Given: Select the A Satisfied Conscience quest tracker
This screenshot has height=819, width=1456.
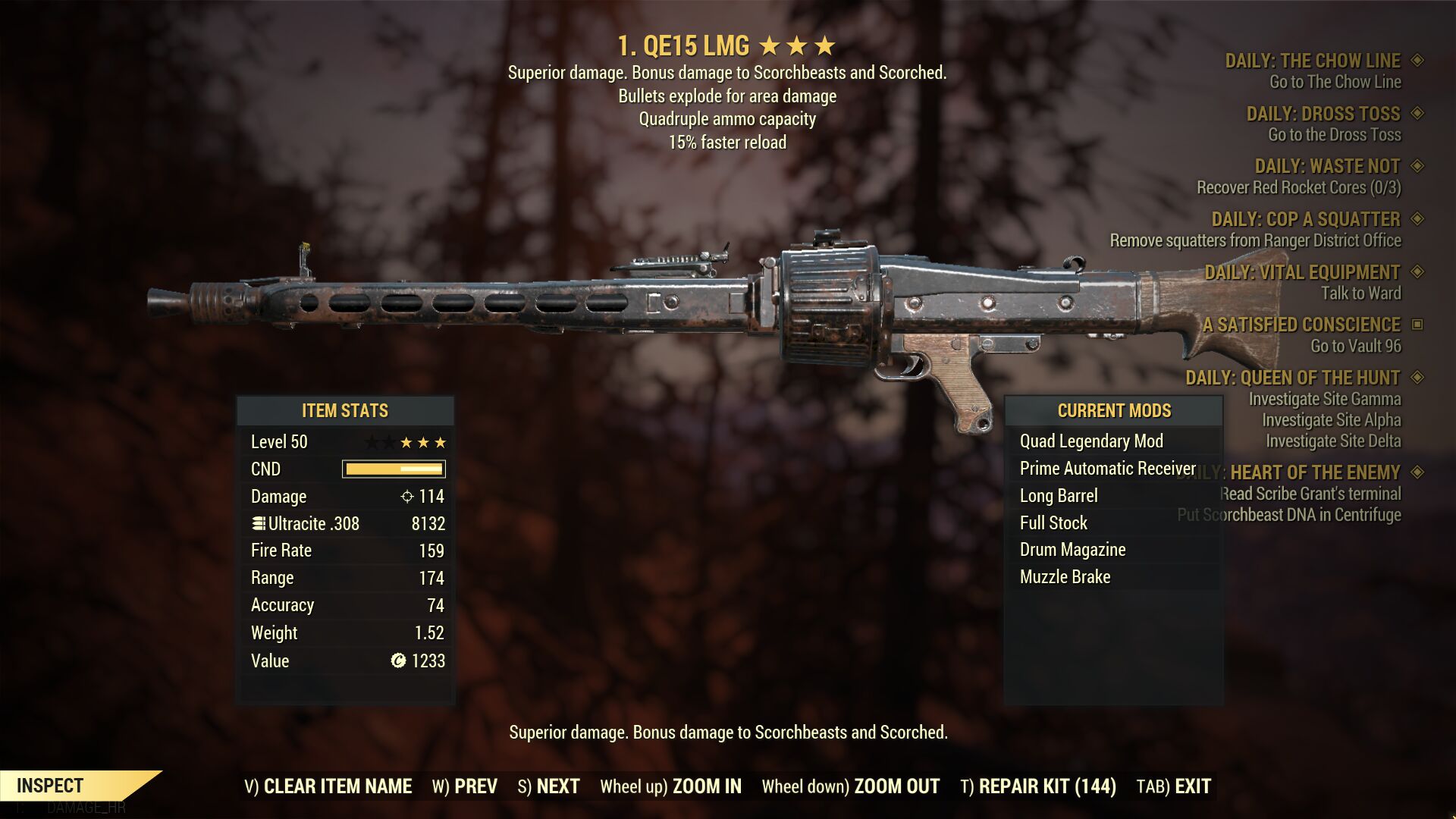Looking at the screenshot, I should tap(1301, 325).
